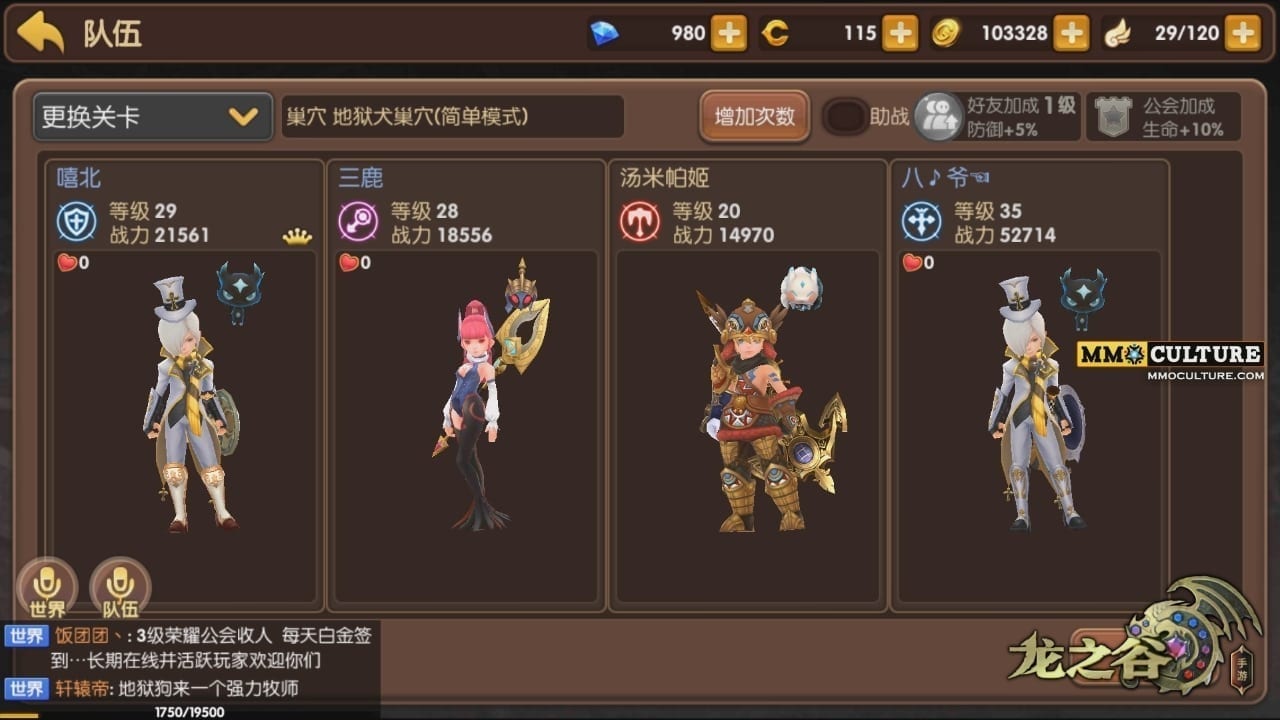Open the 好友加成 friend bonus info
Viewport: 1280px width, 720px height.
pos(996,117)
